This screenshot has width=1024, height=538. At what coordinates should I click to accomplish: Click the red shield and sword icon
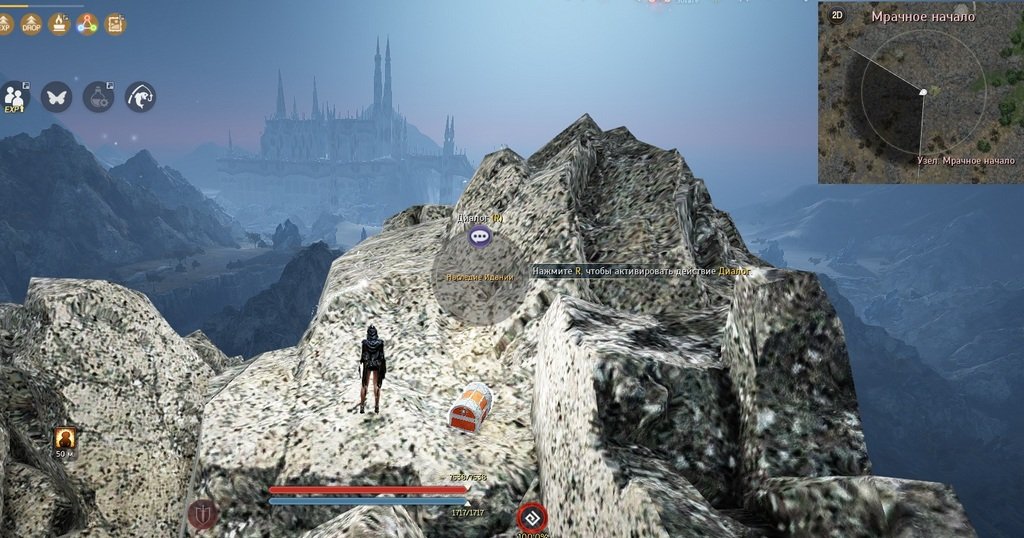tap(202, 514)
